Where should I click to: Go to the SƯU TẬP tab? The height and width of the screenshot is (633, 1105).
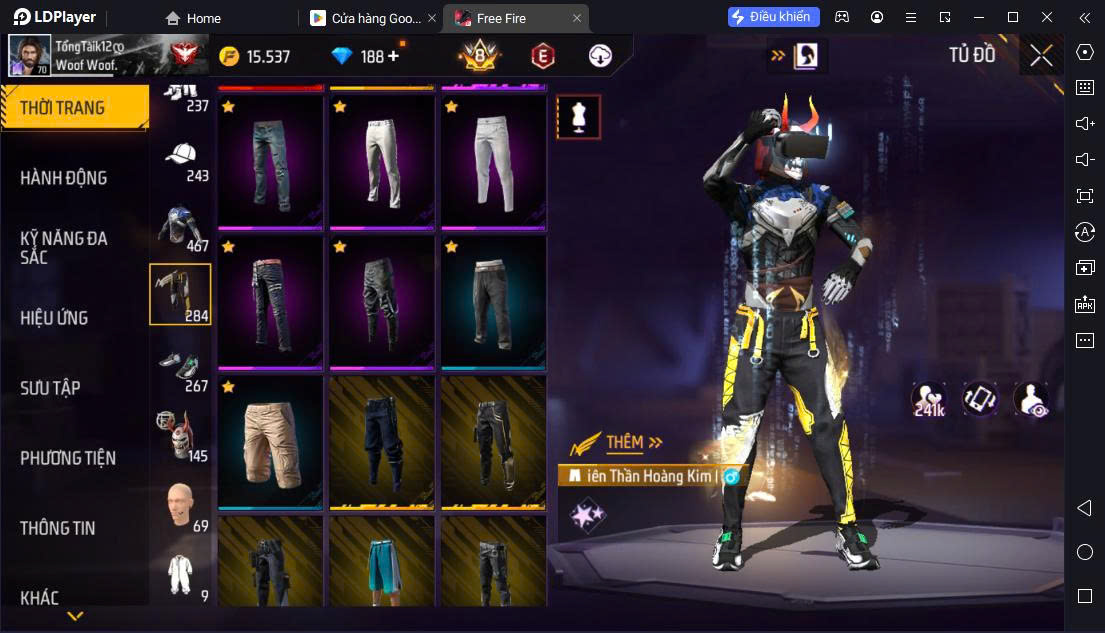[x=50, y=388]
